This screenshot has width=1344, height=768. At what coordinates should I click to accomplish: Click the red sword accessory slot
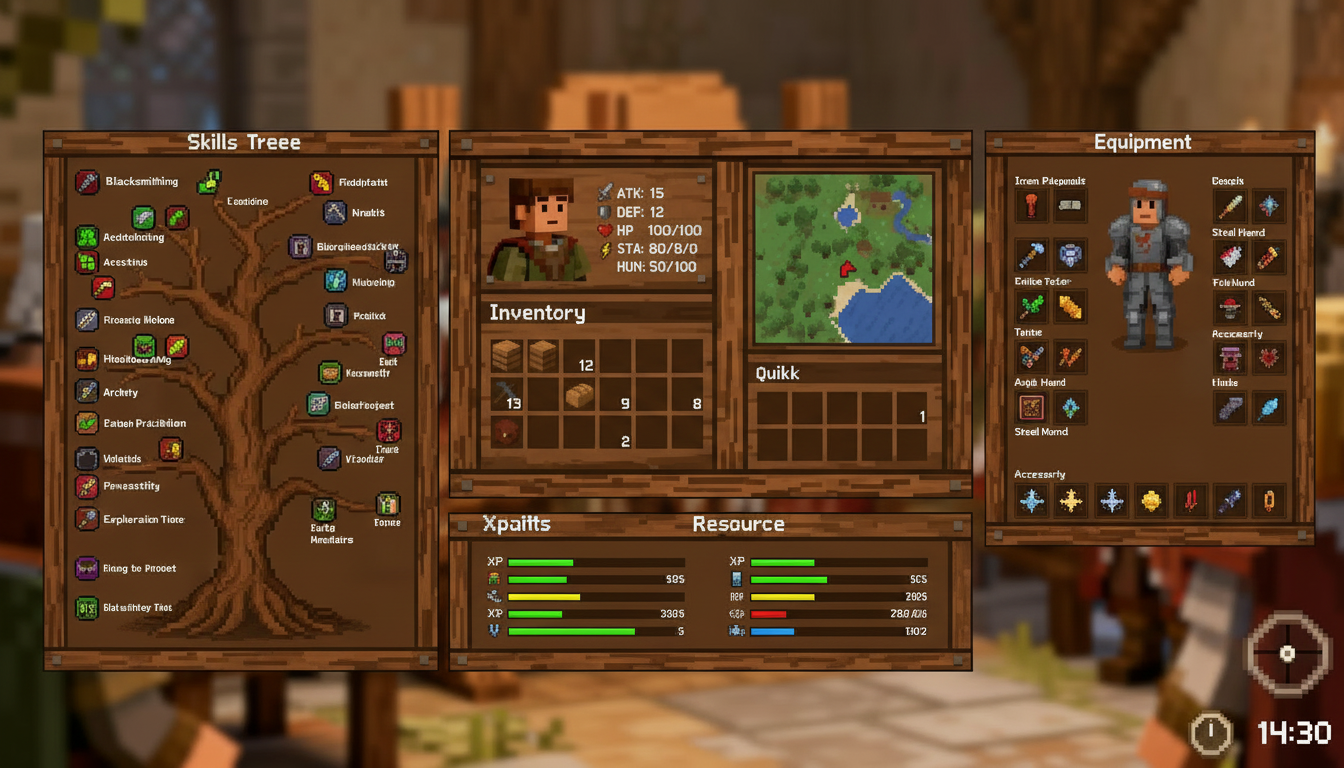coord(1191,500)
